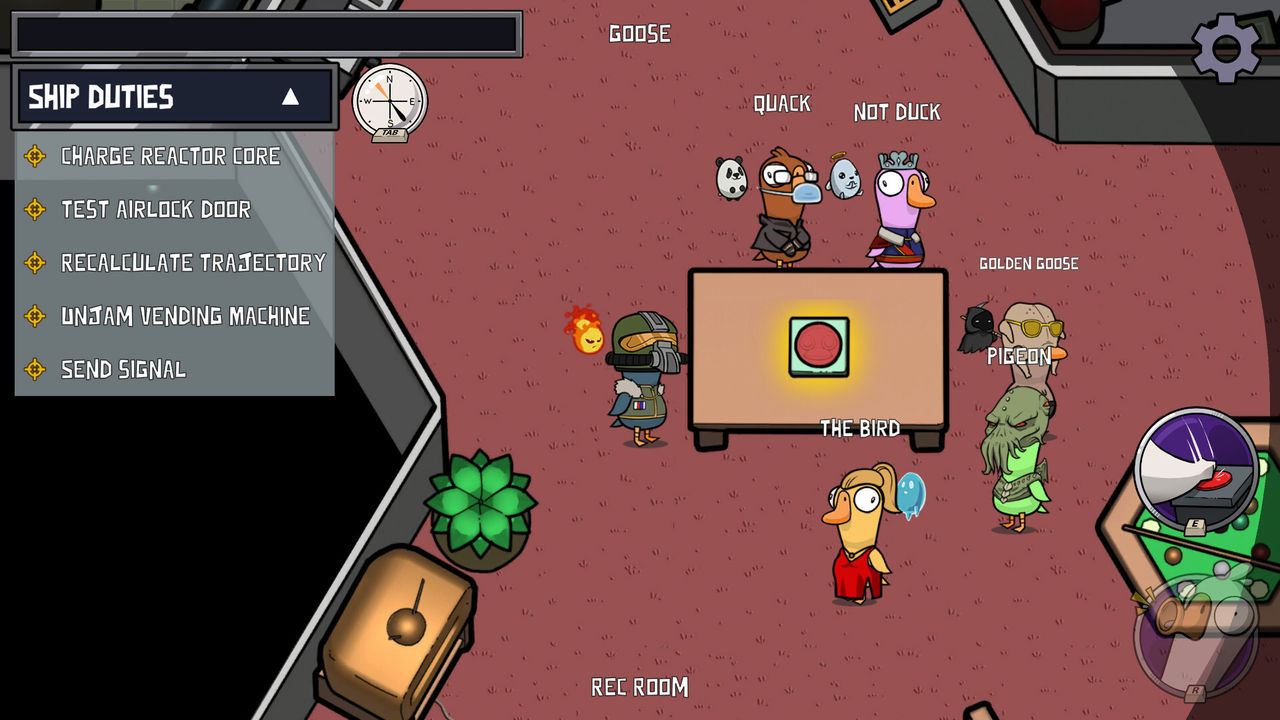The height and width of the screenshot is (720, 1280).
Task: Click the Rec Room label
Action: click(638, 688)
